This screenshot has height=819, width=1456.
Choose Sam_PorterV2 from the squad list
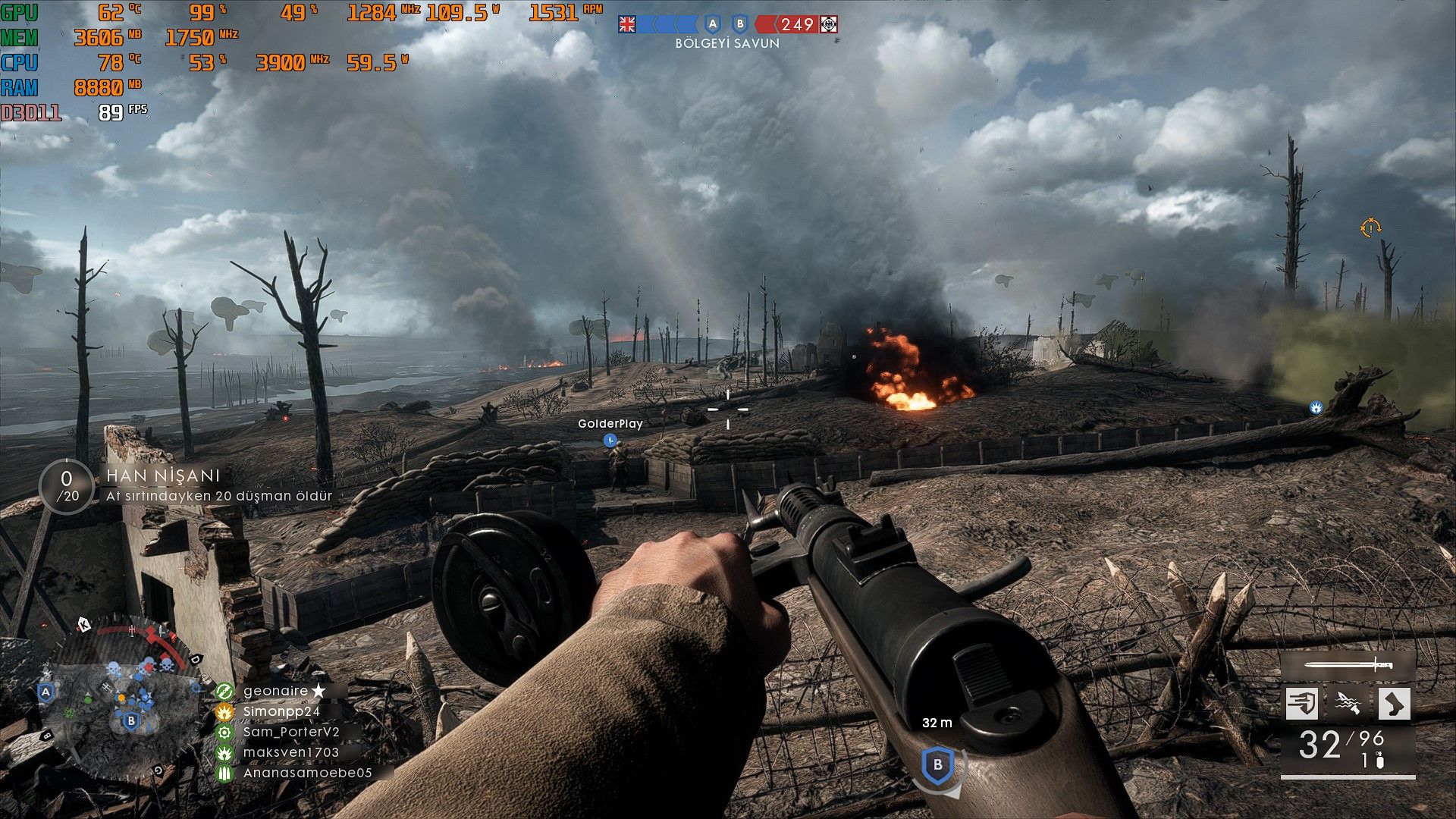pyautogui.click(x=291, y=732)
